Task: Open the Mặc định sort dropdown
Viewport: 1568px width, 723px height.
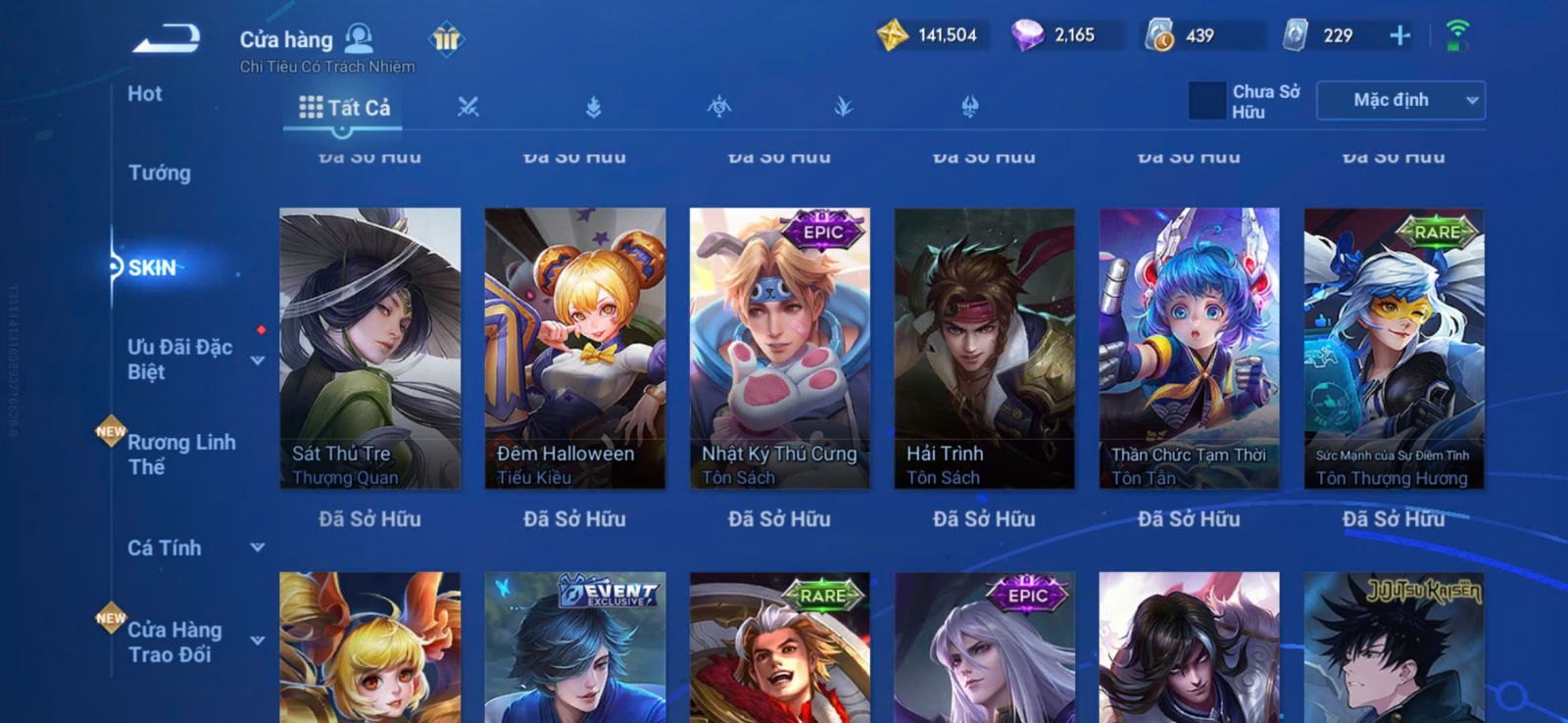Action: point(1400,101)
